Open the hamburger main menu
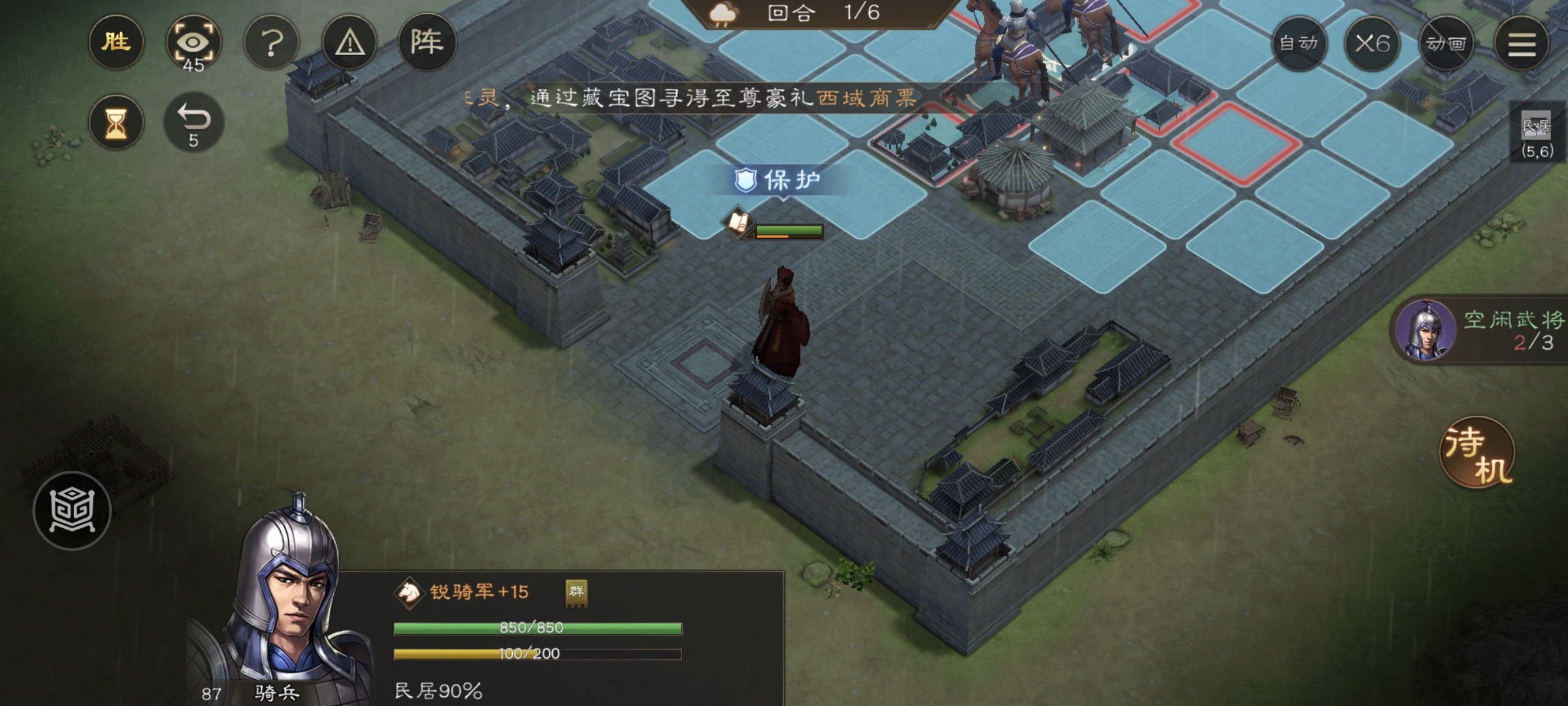This screenshot has height=706, width=1568. click(1522, 44)
